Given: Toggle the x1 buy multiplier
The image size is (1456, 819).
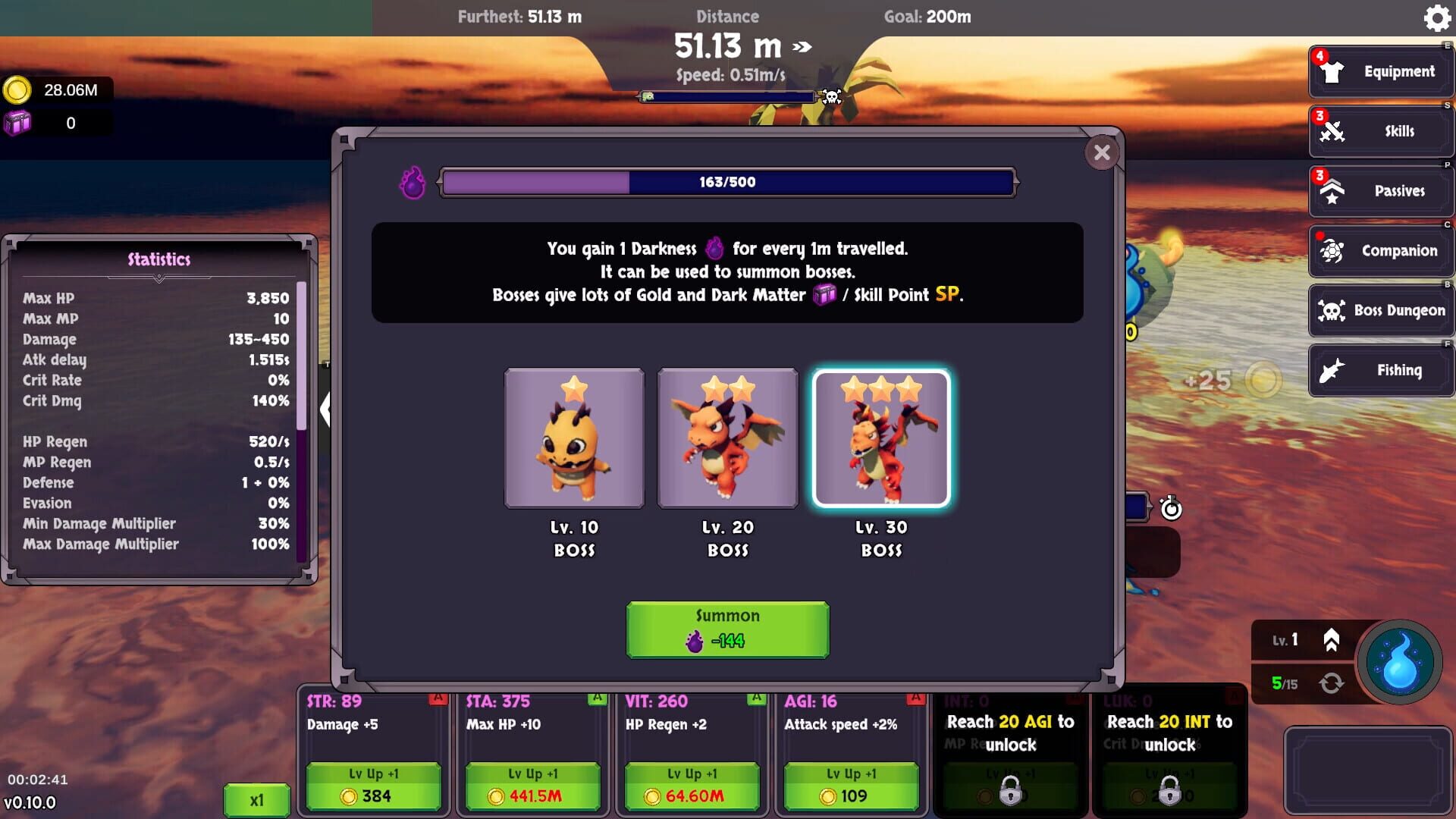Looking at the screenshot, I should [256, 800].
